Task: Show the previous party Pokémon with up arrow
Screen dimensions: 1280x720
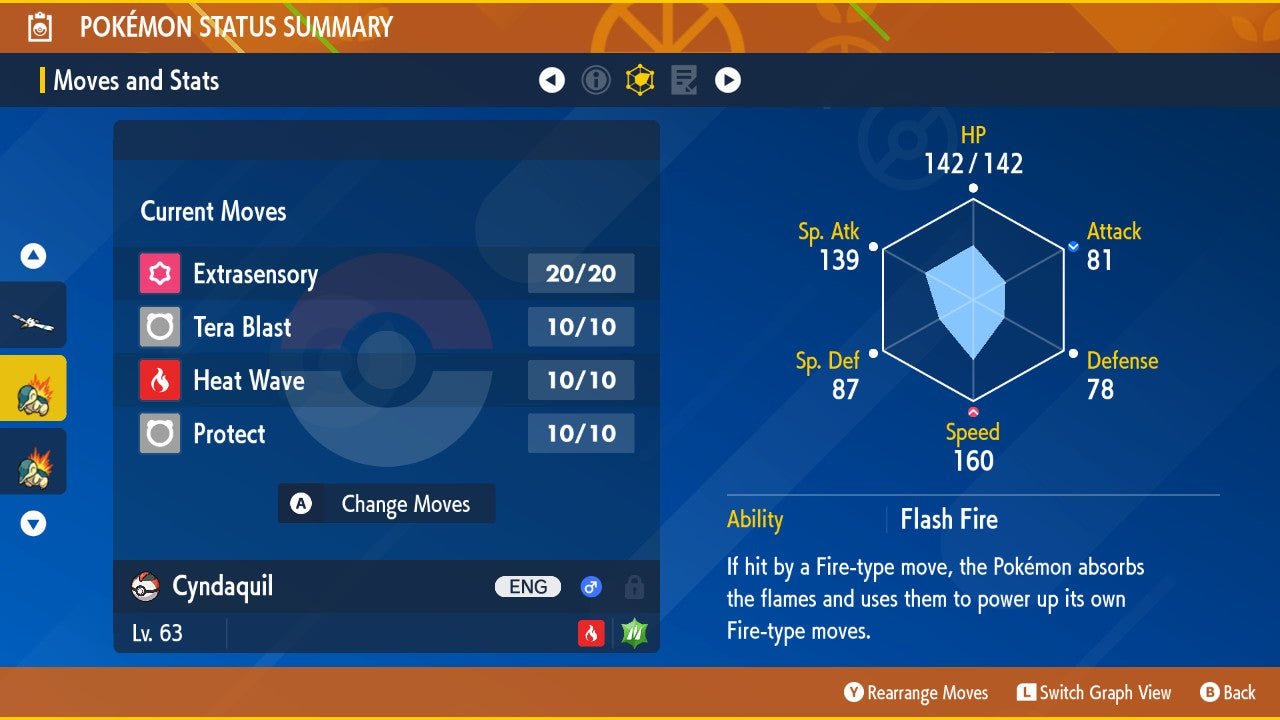Action: [x=33, y=256]
